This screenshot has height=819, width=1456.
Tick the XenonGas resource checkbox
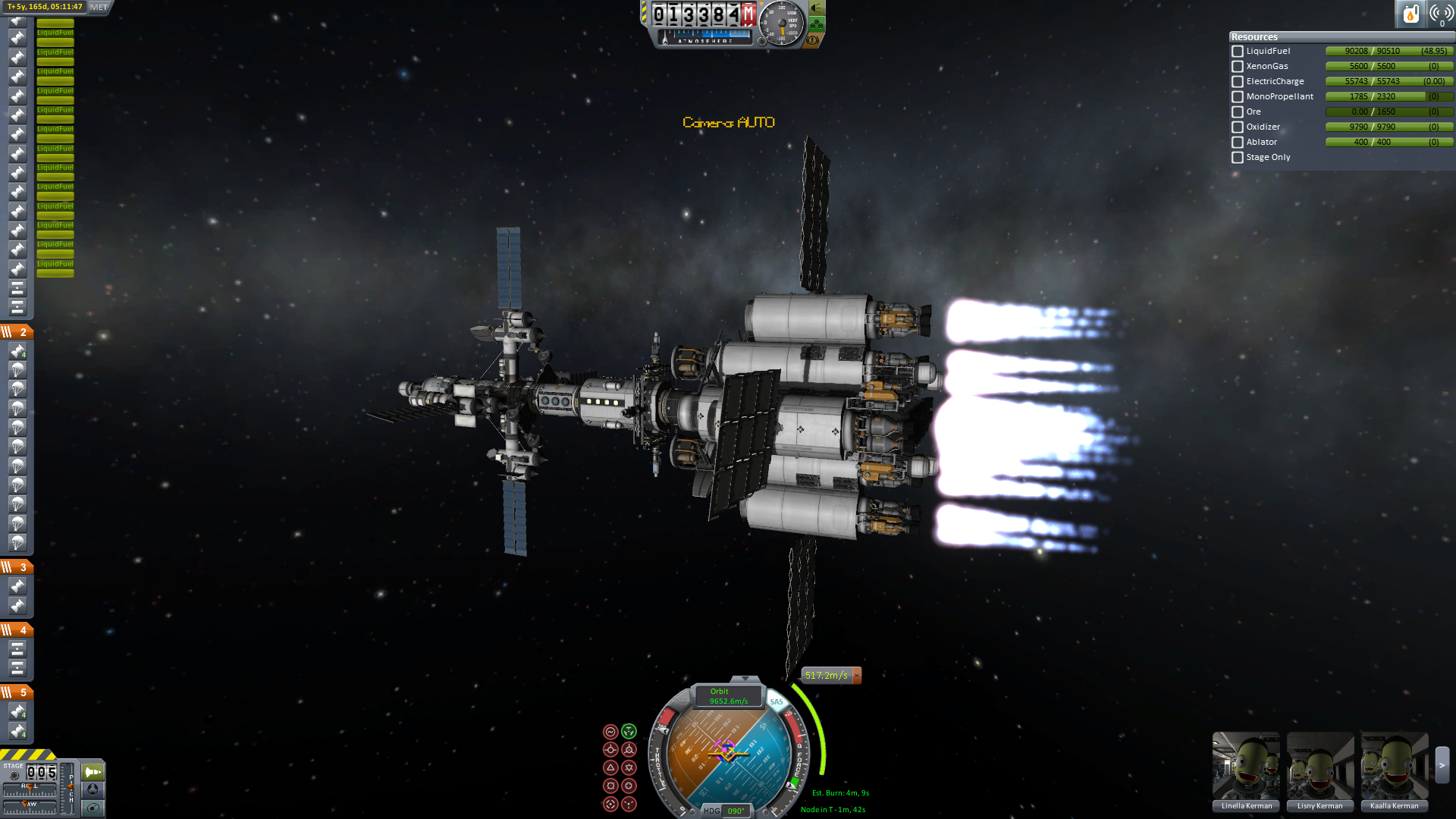[1238, 67]
